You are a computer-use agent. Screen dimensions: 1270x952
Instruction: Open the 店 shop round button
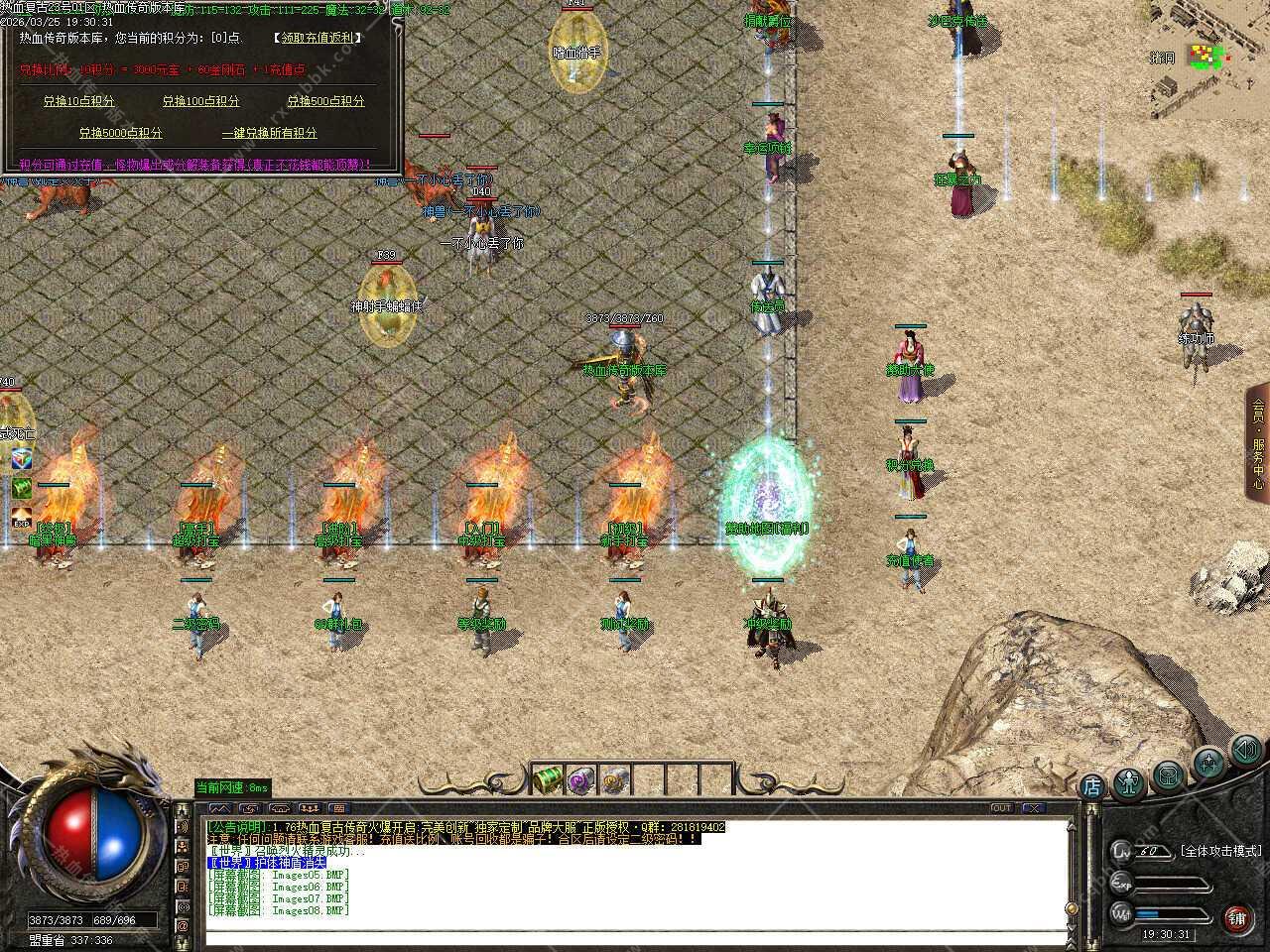[1091, 787]
